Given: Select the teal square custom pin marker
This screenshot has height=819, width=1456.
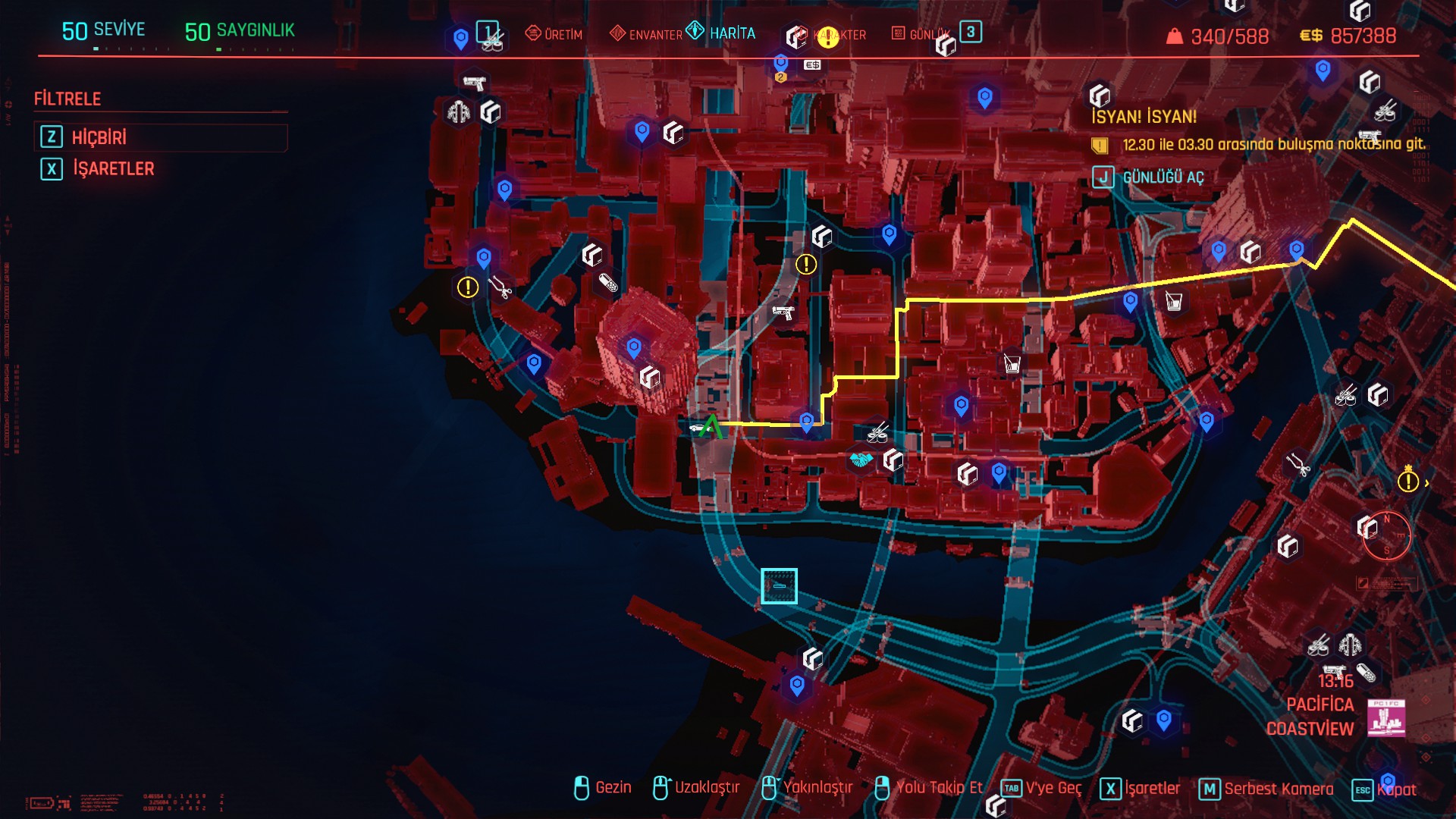Looking at the screenshot, I should (779, 586).
